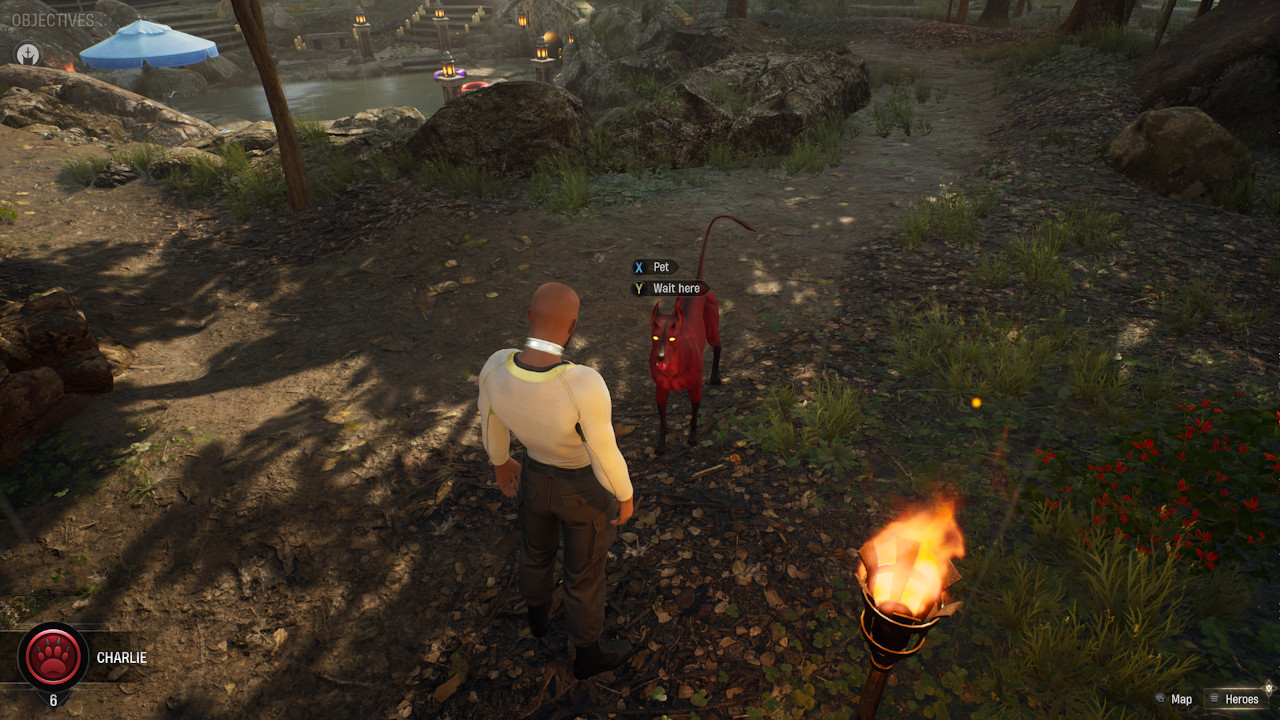The image size is (1280, 720).
Task: Open the Objectives tracker
Action: coord(53,20)
